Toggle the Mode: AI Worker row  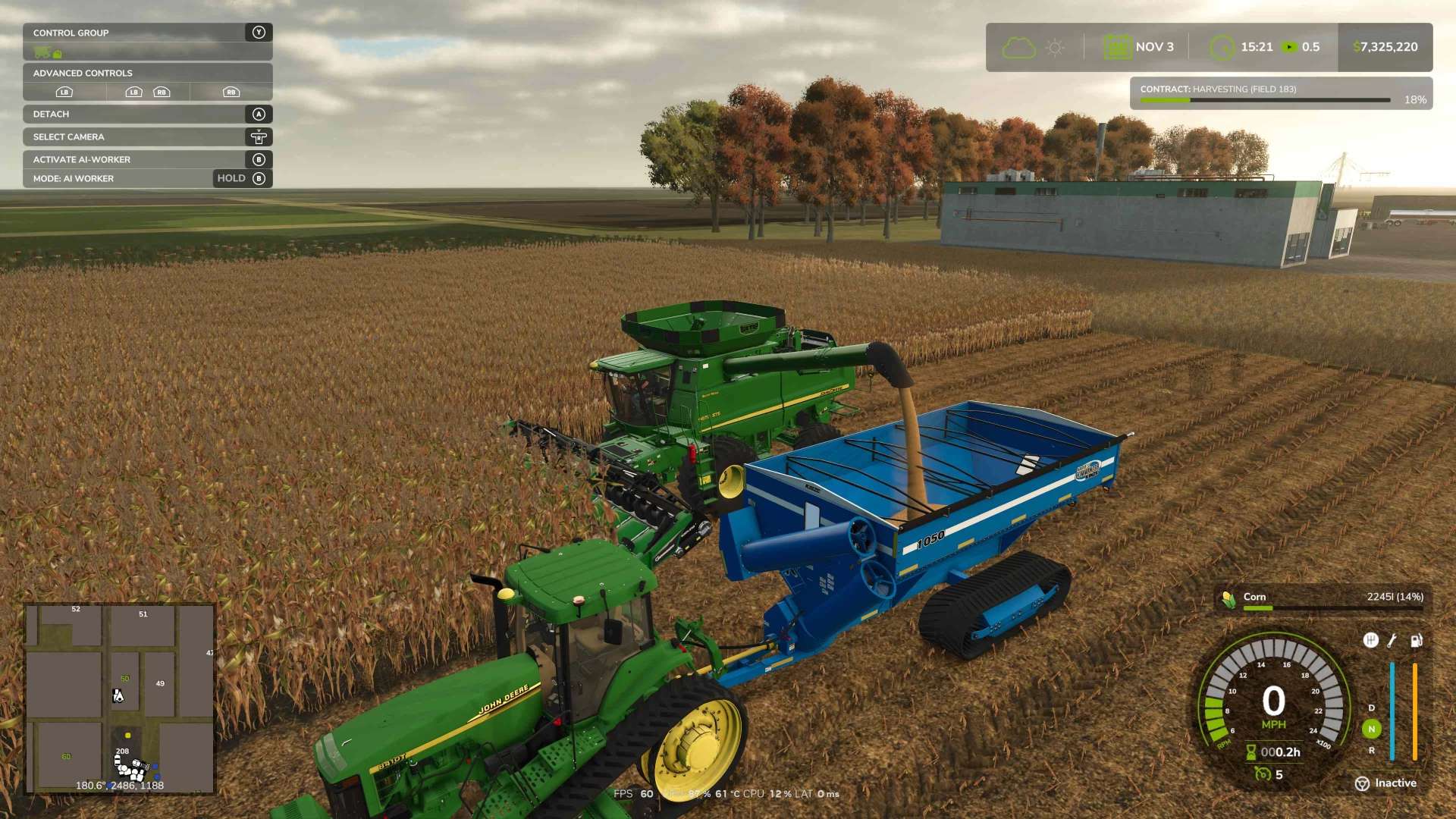click(x=147, y=178)
